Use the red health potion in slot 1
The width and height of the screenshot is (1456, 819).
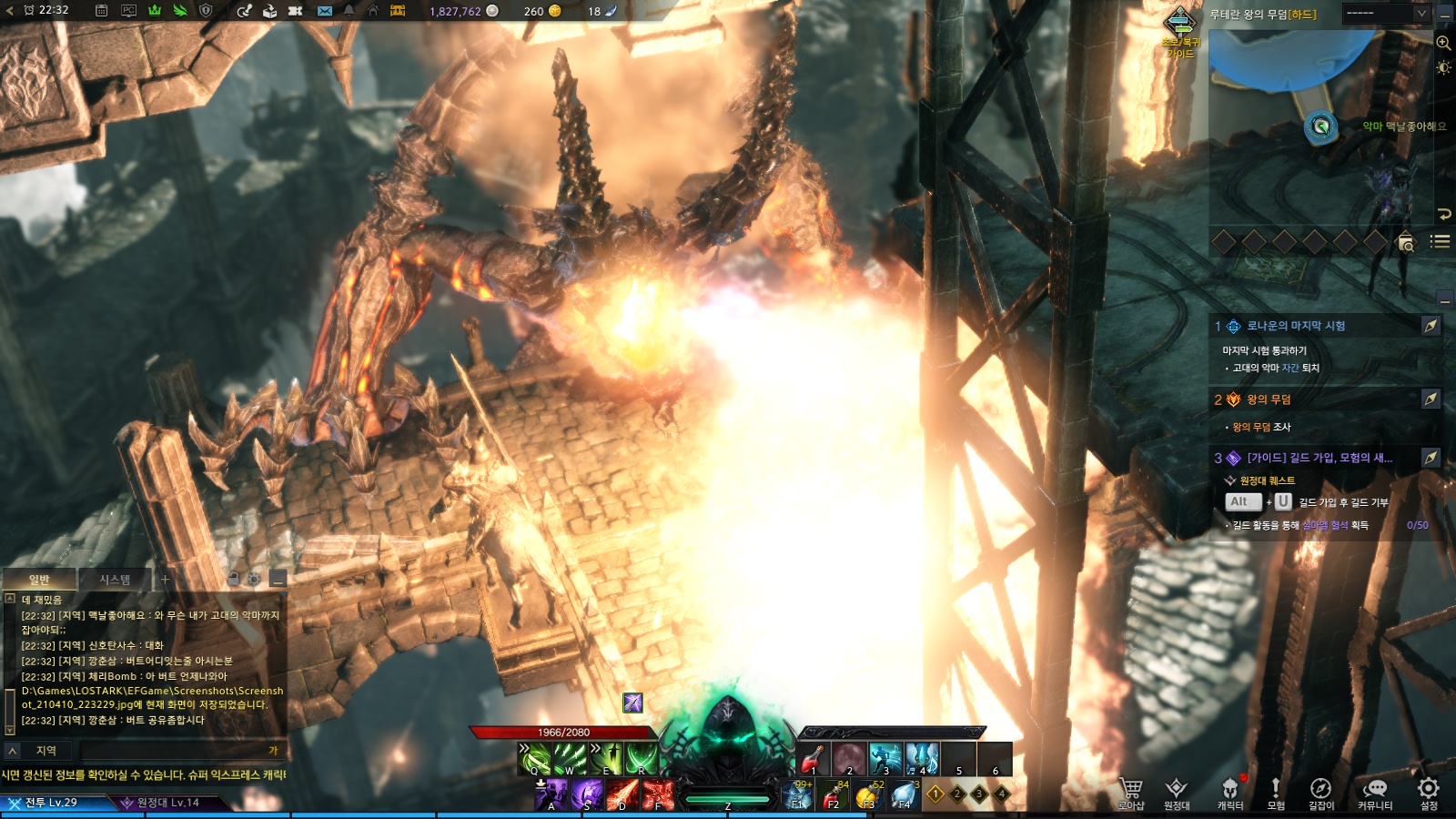[x=813, y=759]
